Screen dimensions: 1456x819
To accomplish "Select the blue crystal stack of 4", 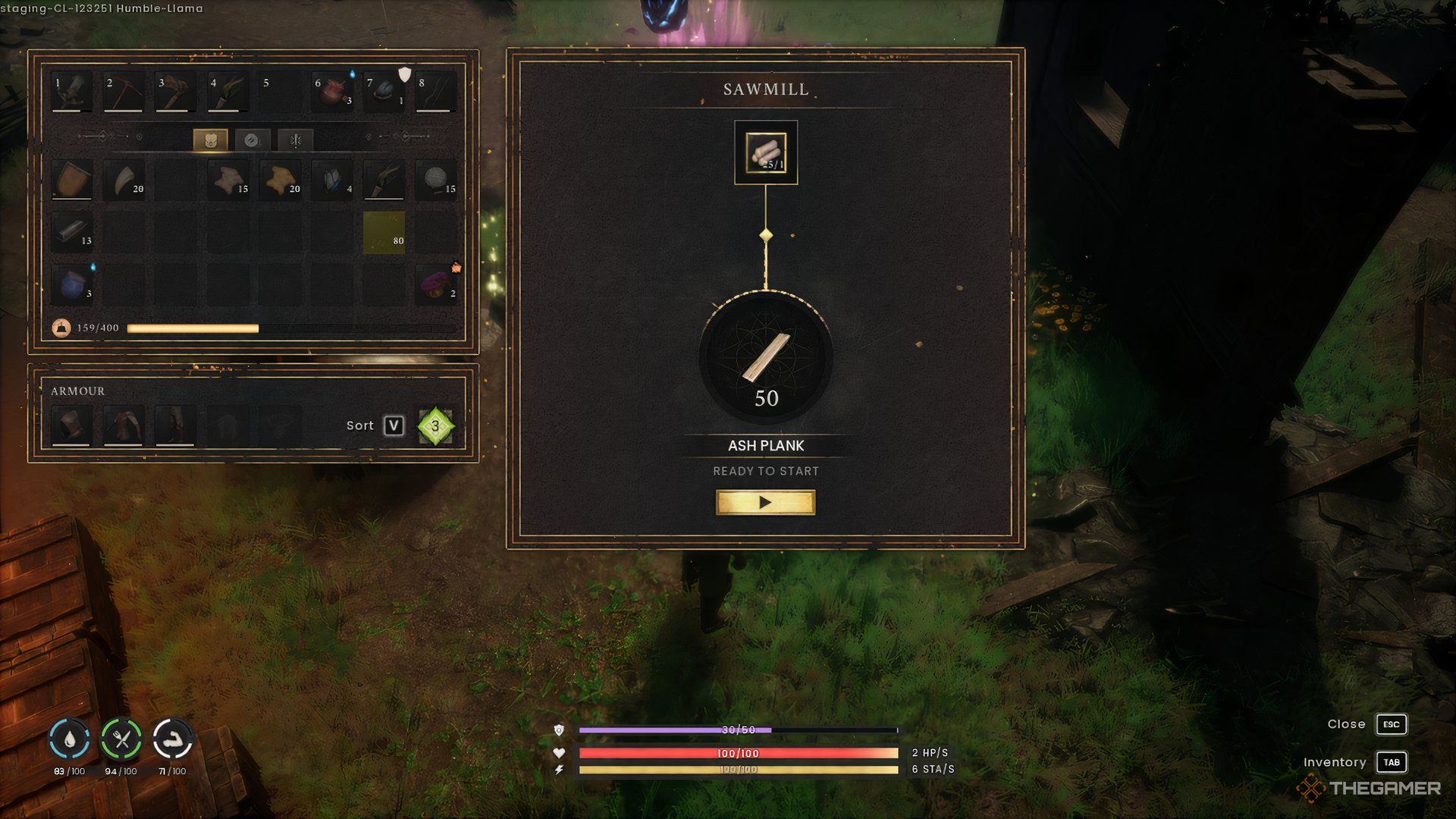I will pyautogui.click(x=333, y=180).
